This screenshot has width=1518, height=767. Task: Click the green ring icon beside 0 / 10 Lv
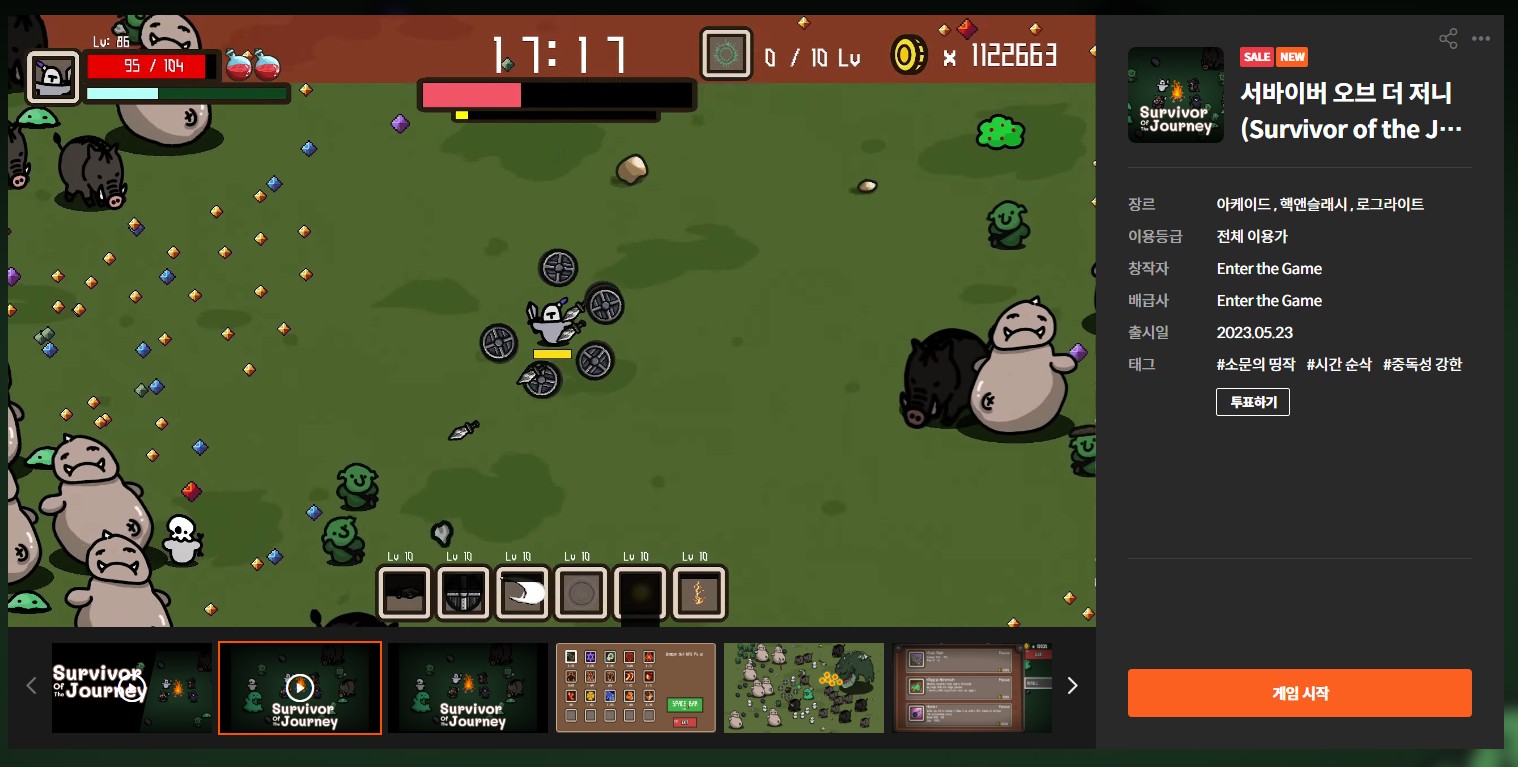tap(726, 55)
